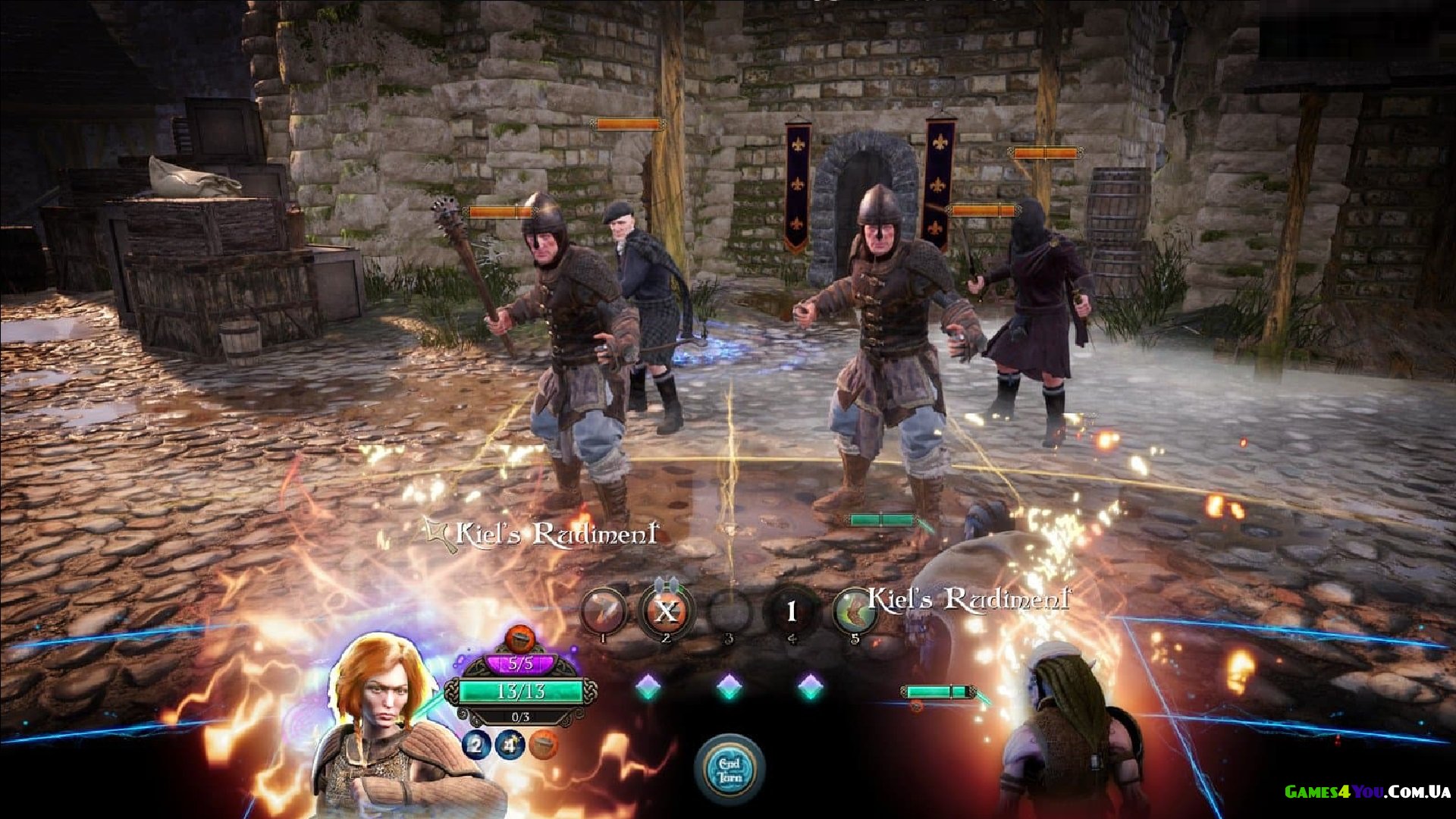This screenshot has width=1456, height=819.
Task: Select the X-marked ability in slot 2
Action: coord(666,610)
